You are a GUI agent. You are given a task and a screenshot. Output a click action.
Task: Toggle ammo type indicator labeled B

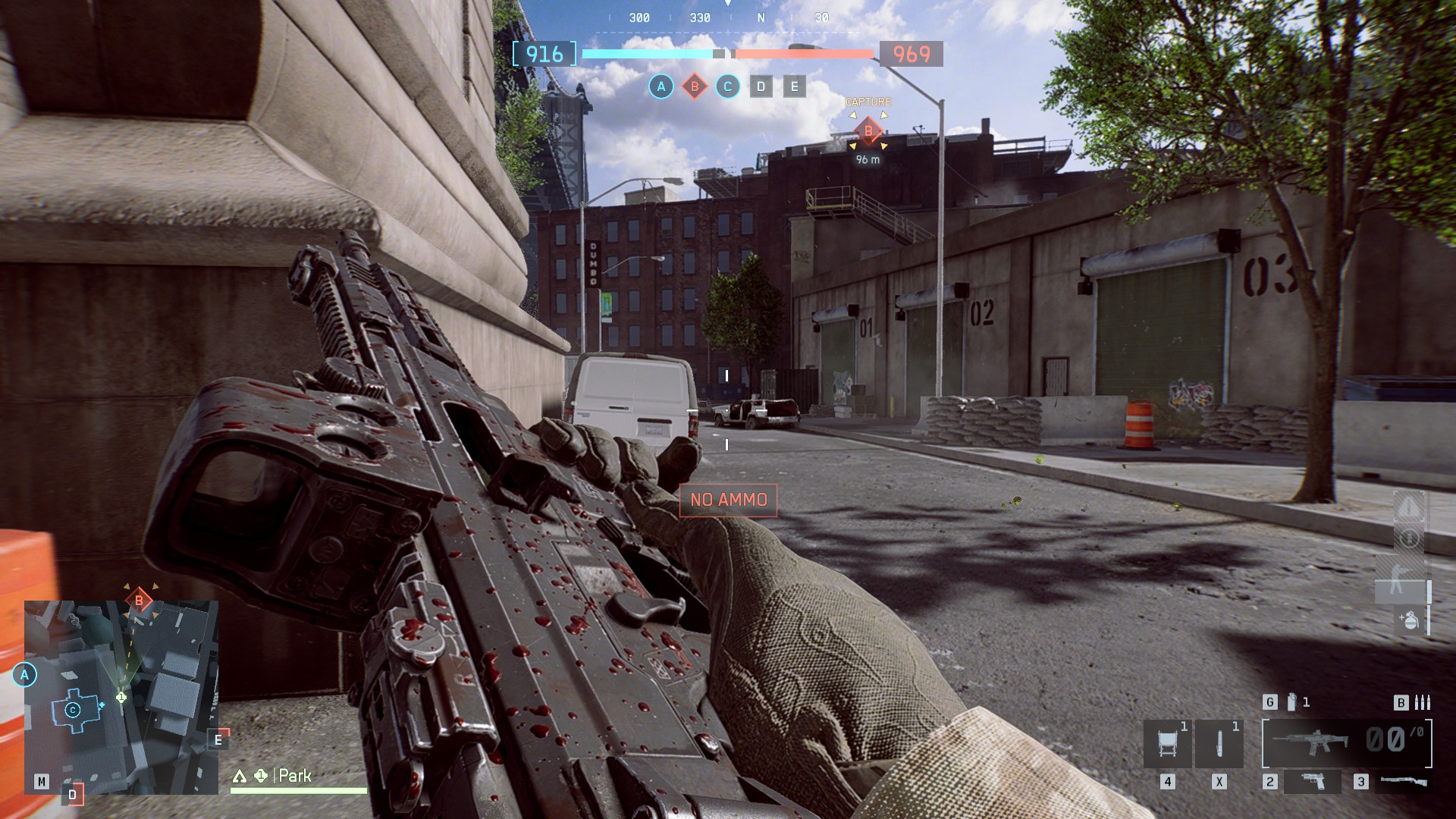coord(1401,703)
